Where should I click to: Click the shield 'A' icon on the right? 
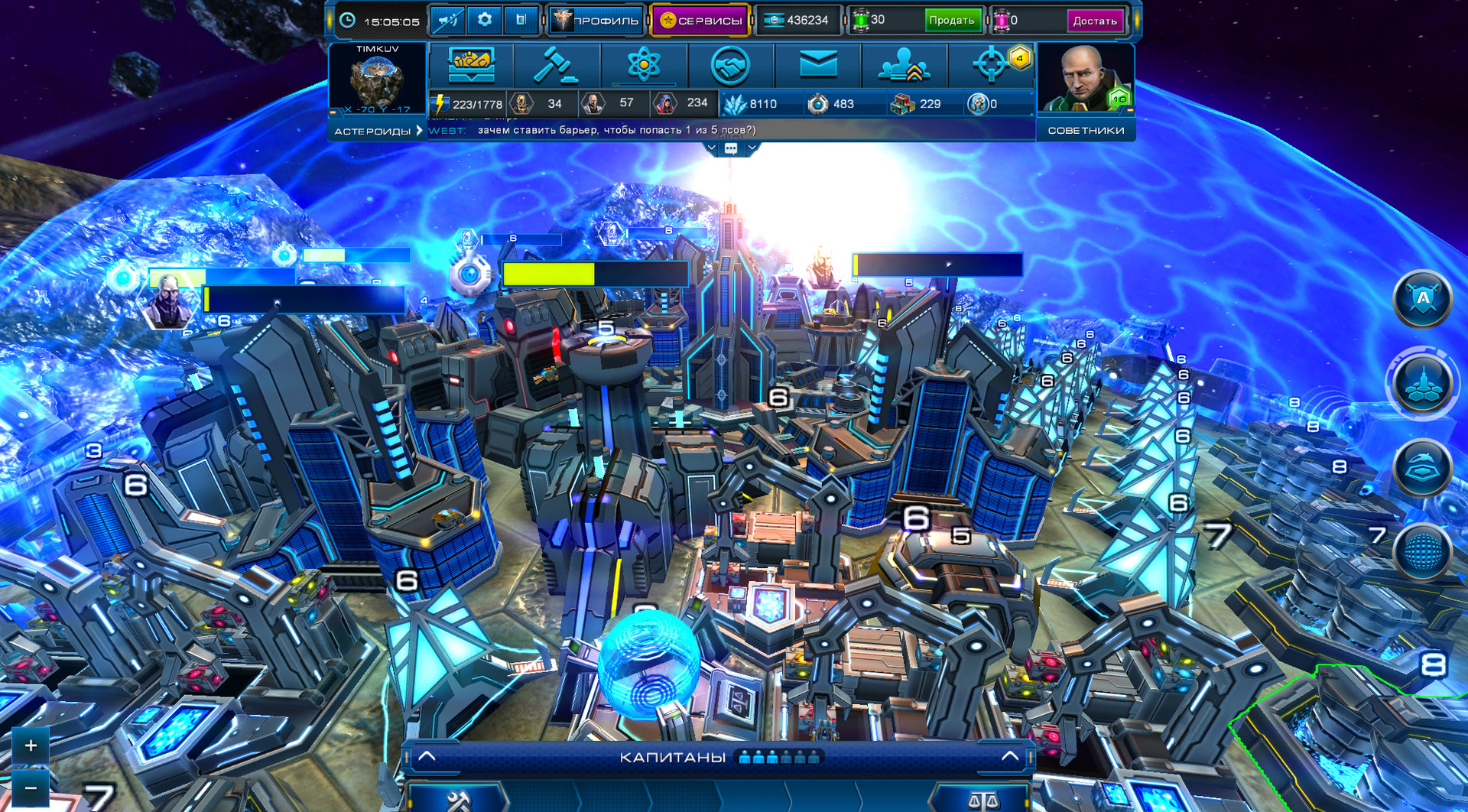[x=1421, y=299]
